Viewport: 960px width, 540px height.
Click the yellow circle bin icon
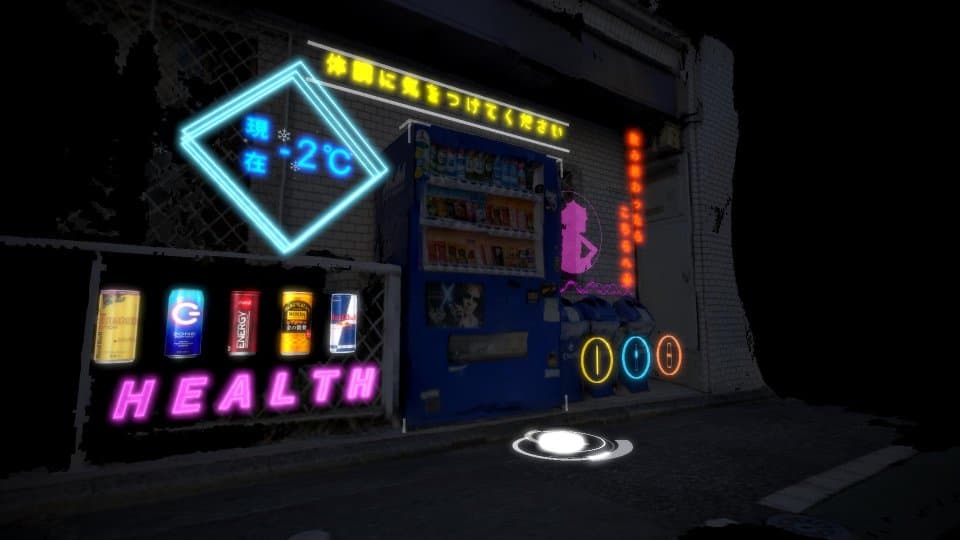coord(597,359)
